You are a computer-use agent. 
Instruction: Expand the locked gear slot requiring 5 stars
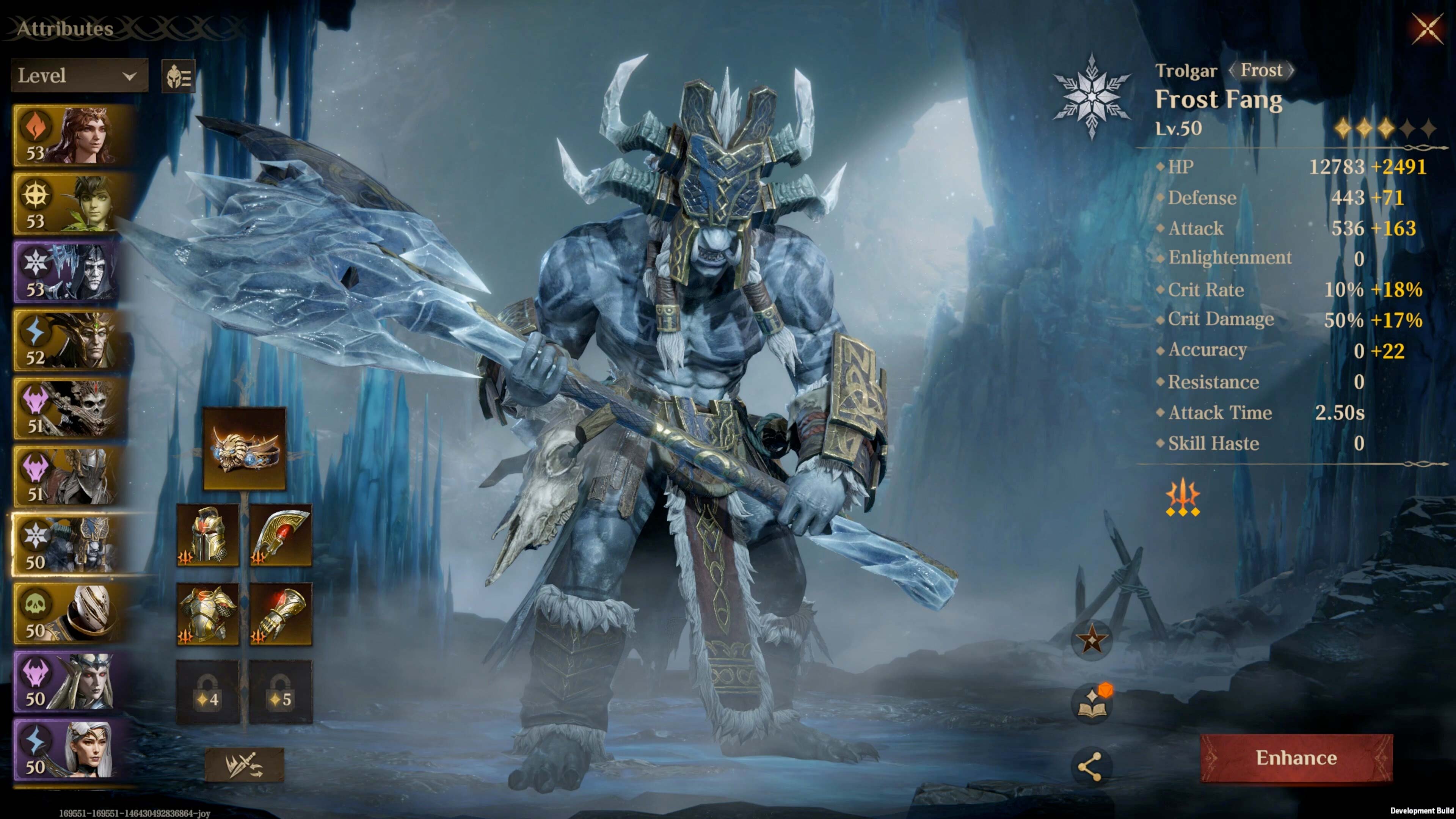(x=280, y=695)
